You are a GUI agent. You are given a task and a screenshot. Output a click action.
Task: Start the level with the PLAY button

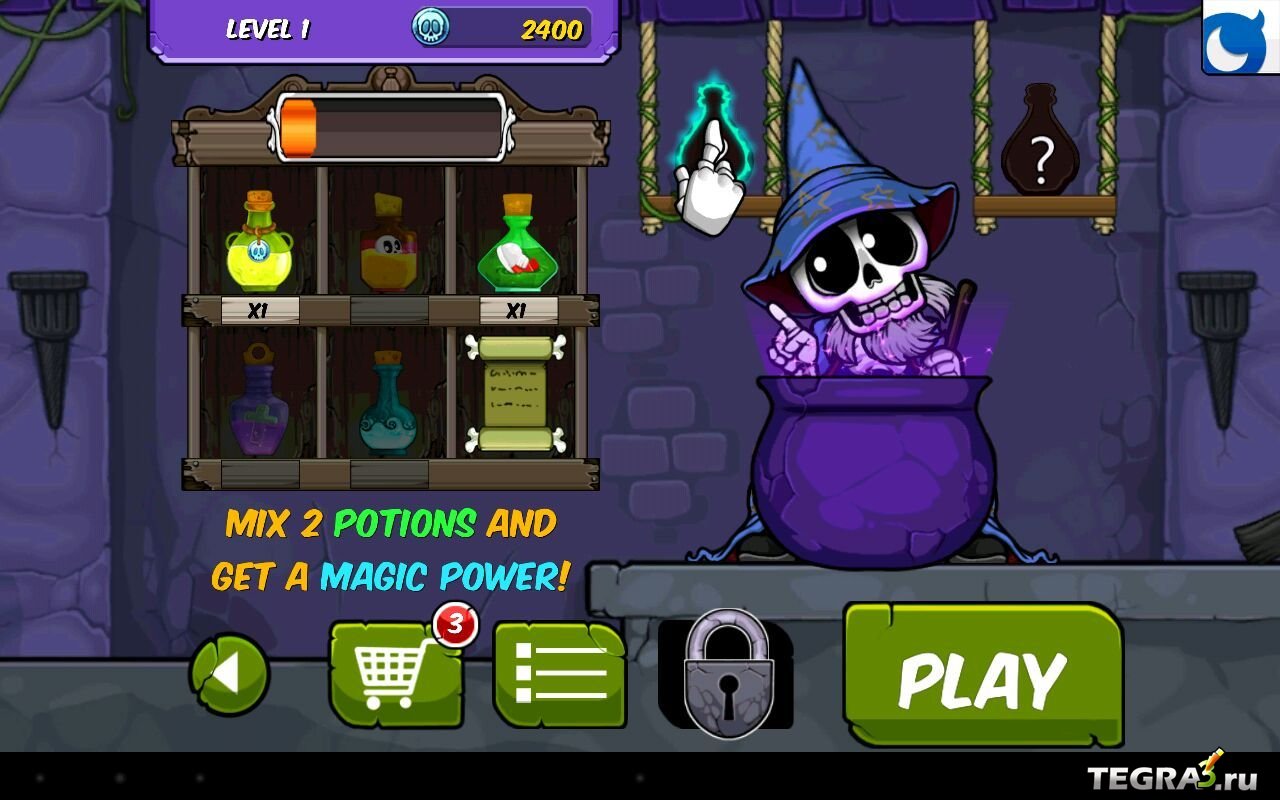(982, 678)
